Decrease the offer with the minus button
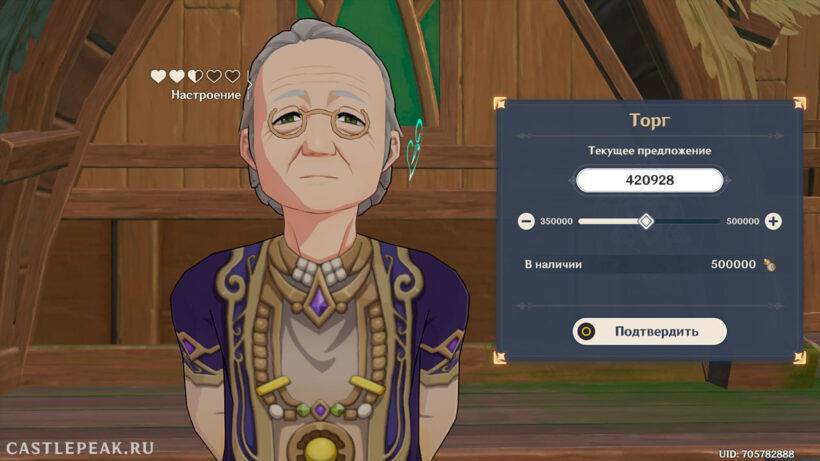The width and height of the screenshot is (820, 461). point(526,221)
